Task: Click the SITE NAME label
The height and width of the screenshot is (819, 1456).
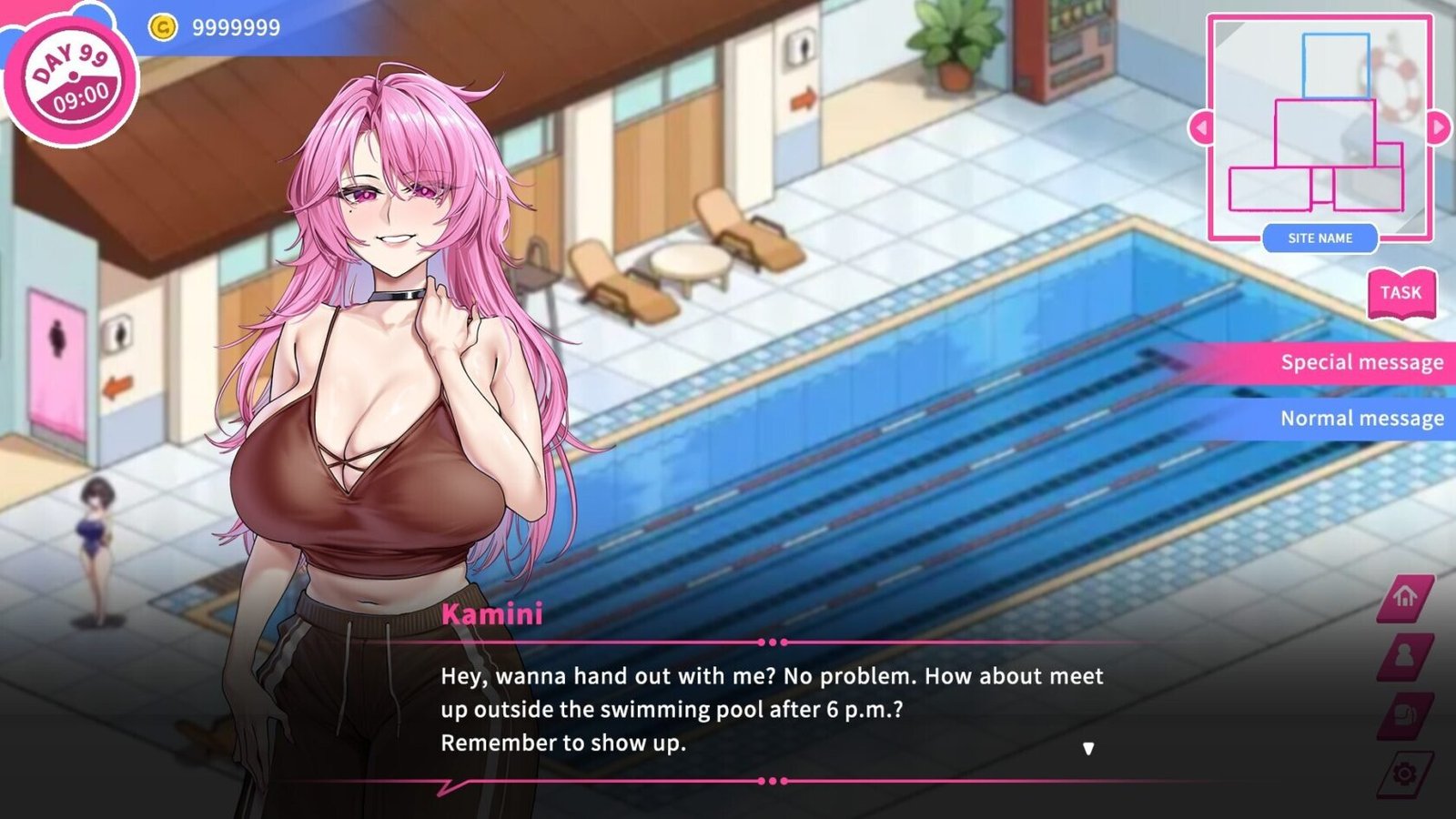Action: (x=1319, y=238)
